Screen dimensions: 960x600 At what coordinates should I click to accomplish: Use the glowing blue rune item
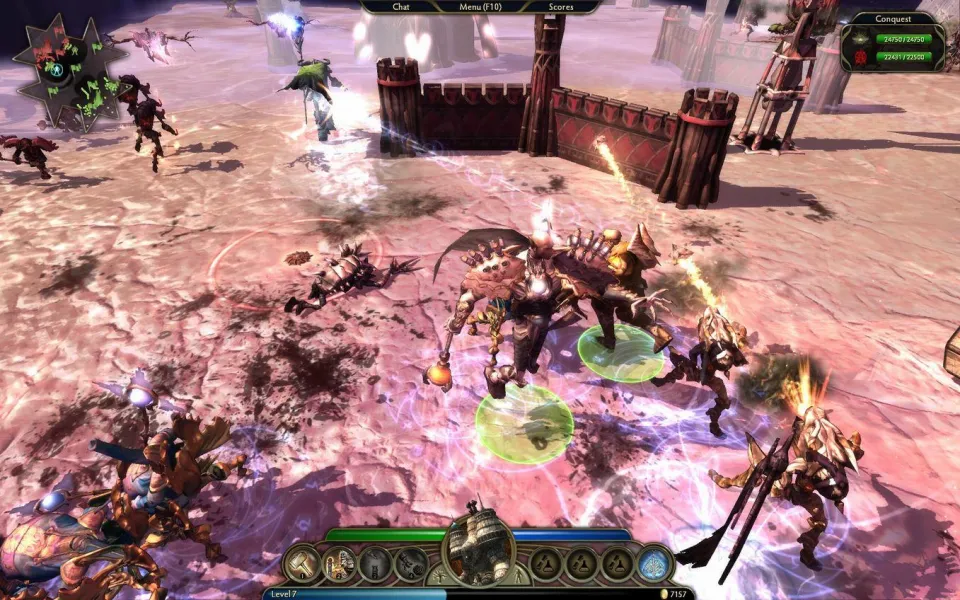coord(654,564)
